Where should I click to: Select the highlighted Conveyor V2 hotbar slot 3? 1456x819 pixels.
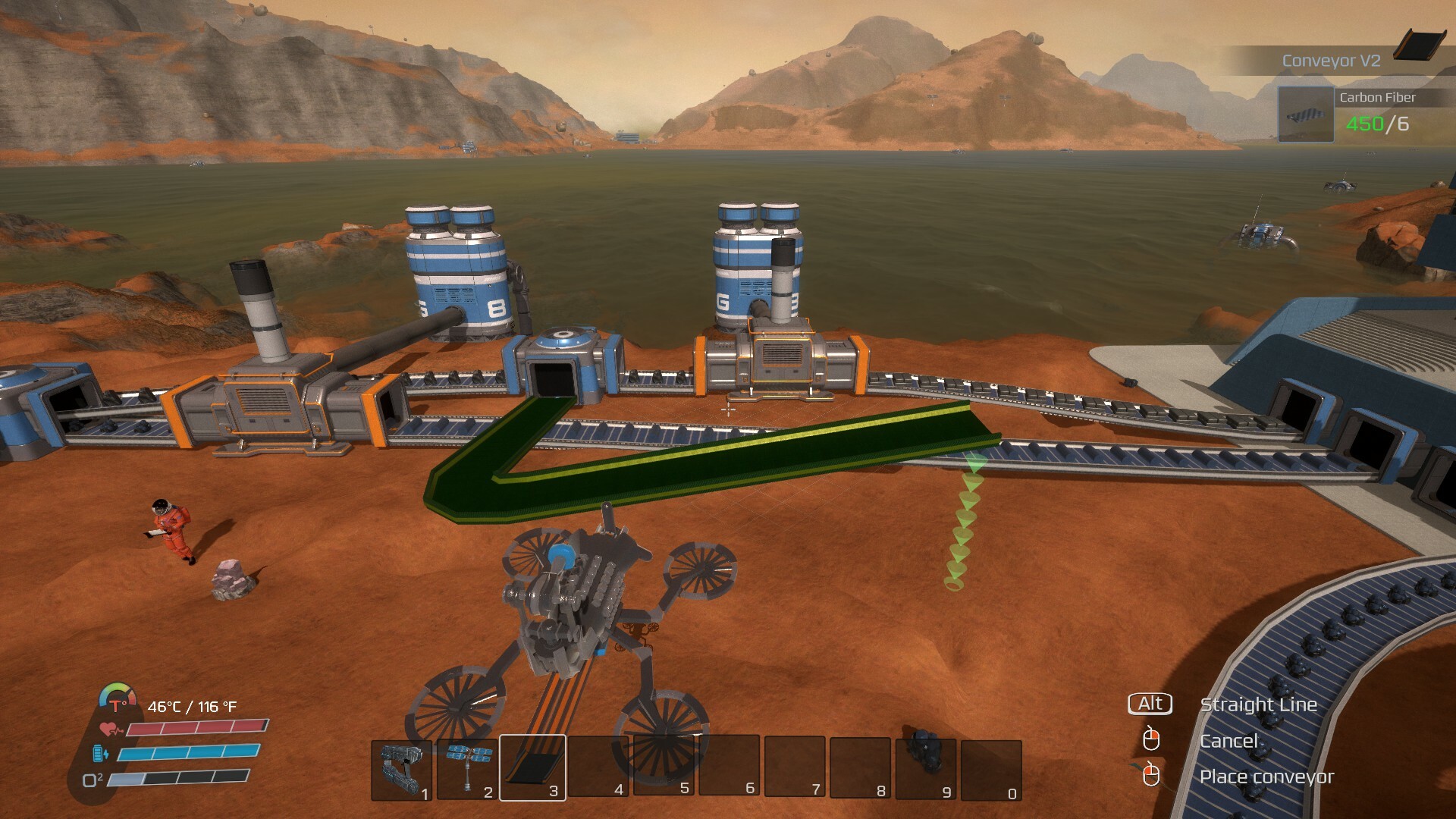[532, 767]
